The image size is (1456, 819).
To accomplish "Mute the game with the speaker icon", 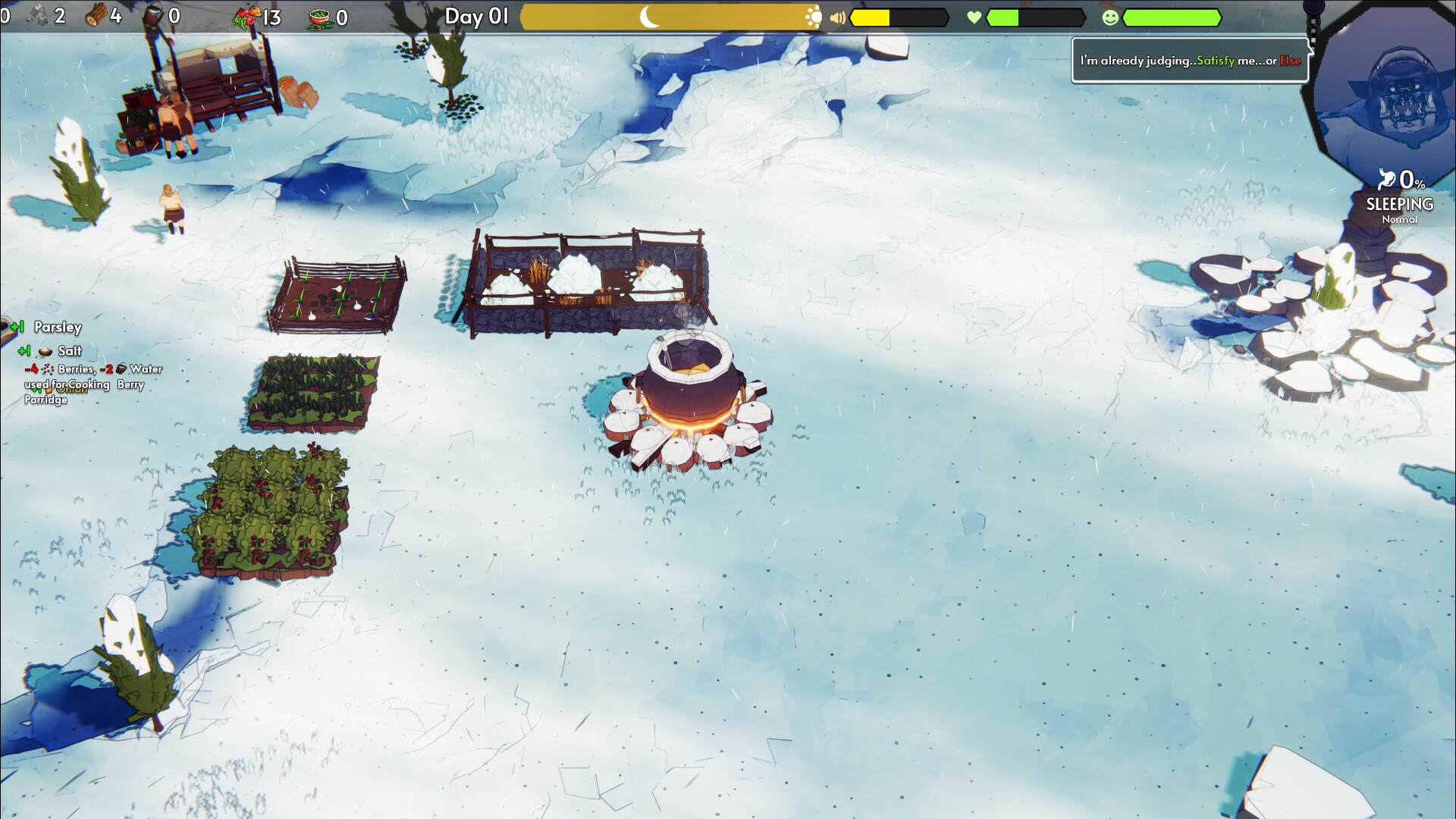I will click(839, 17).
